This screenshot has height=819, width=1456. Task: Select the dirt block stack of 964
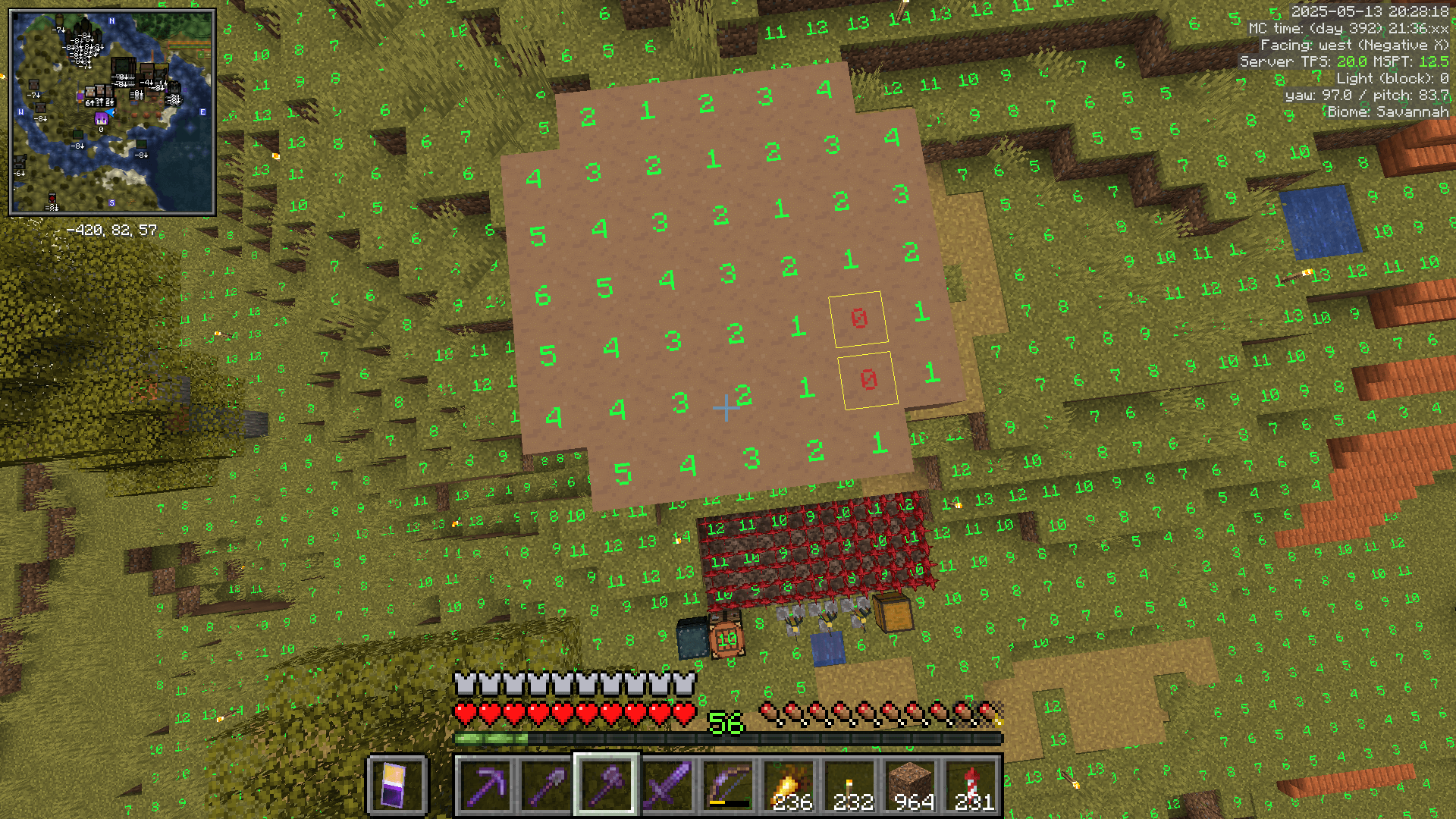[x=912, y=785]
